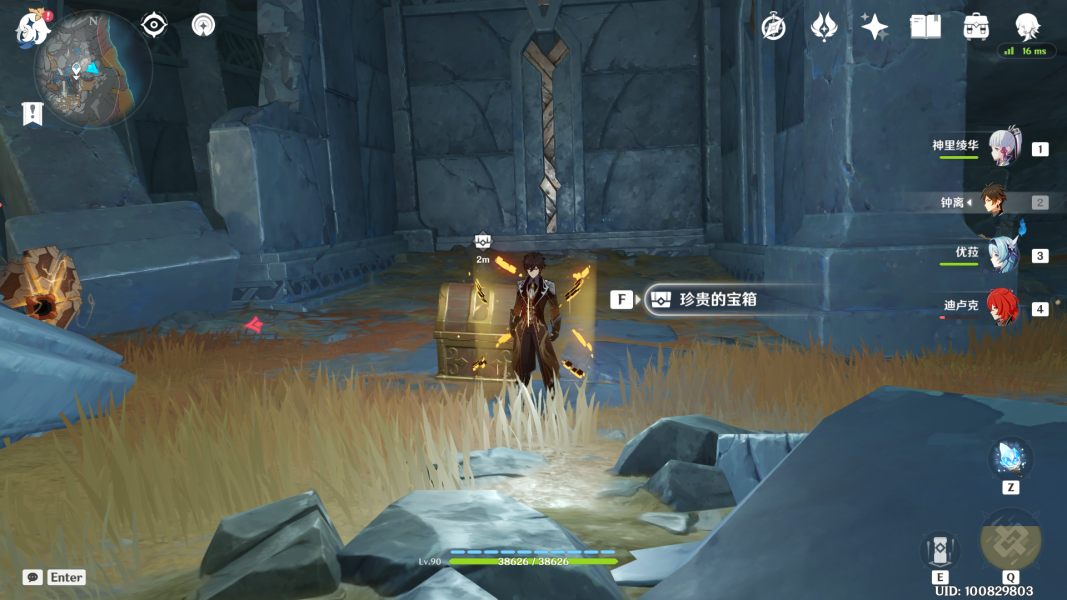Image resolution: width=1067 pixels, height=600 pixels.
Task: Use the blue crystal gadget
Action: 1010,459
